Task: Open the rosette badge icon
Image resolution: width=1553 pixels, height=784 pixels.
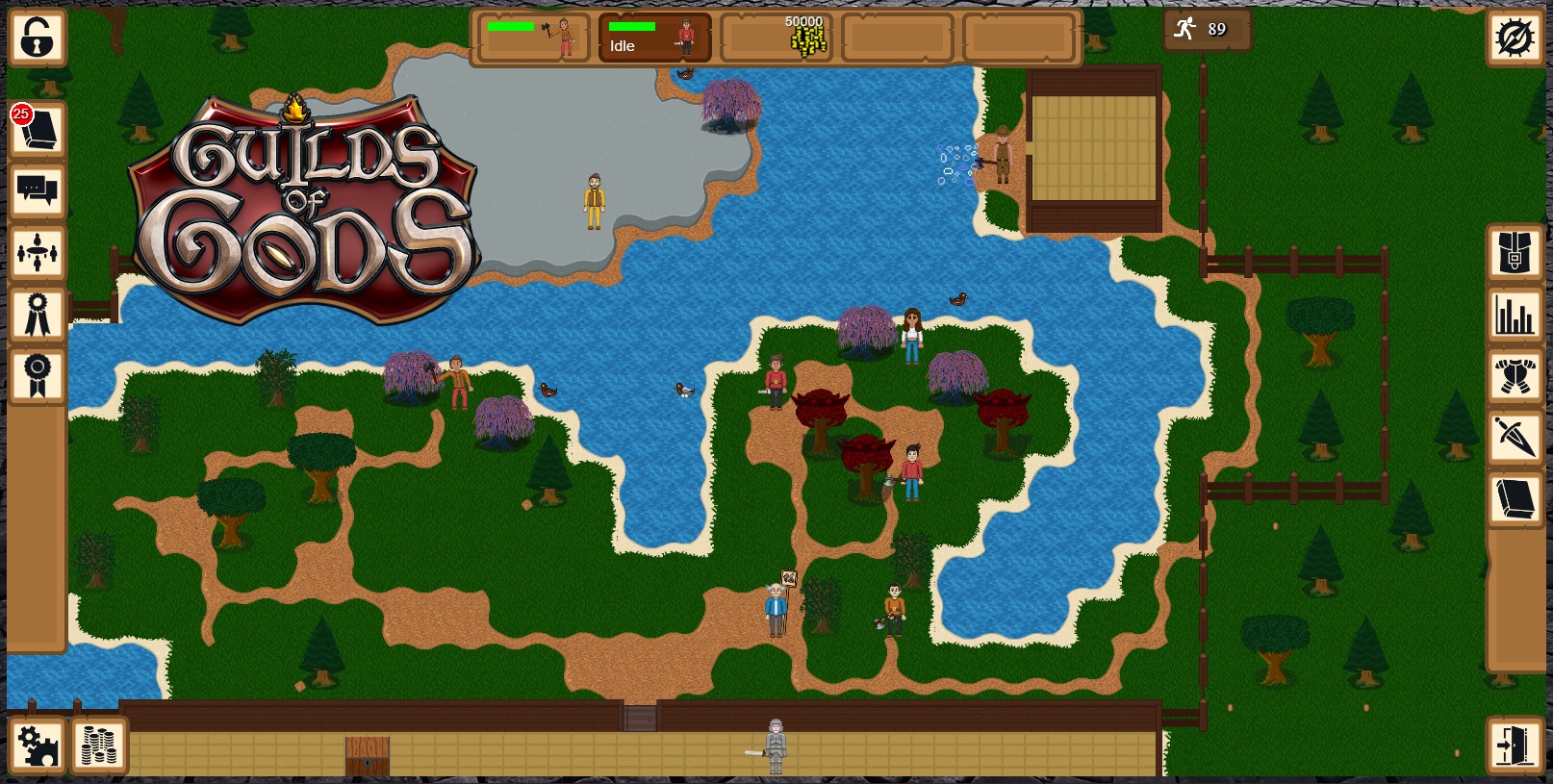Action: 38,376
